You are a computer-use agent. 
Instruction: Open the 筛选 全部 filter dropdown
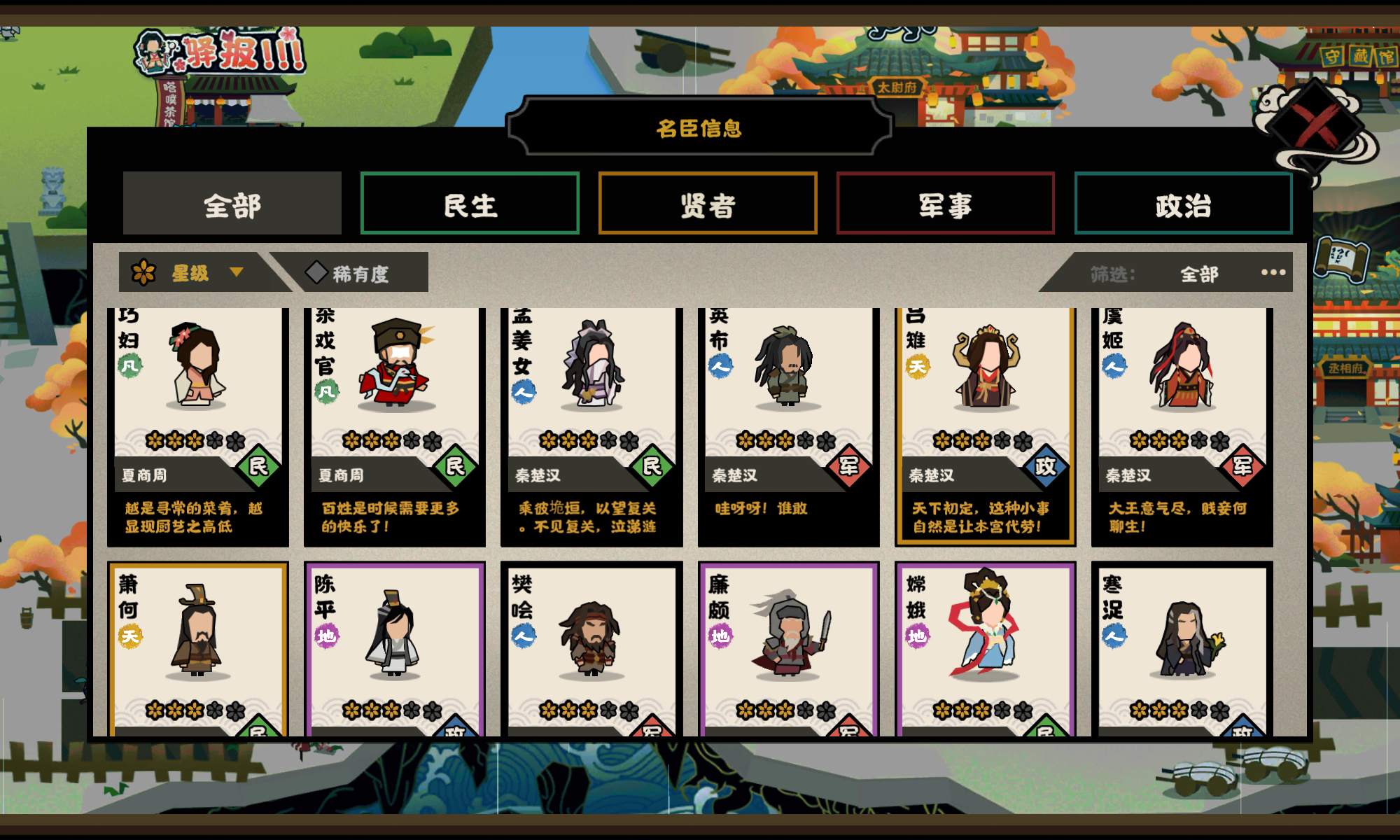1197,274
